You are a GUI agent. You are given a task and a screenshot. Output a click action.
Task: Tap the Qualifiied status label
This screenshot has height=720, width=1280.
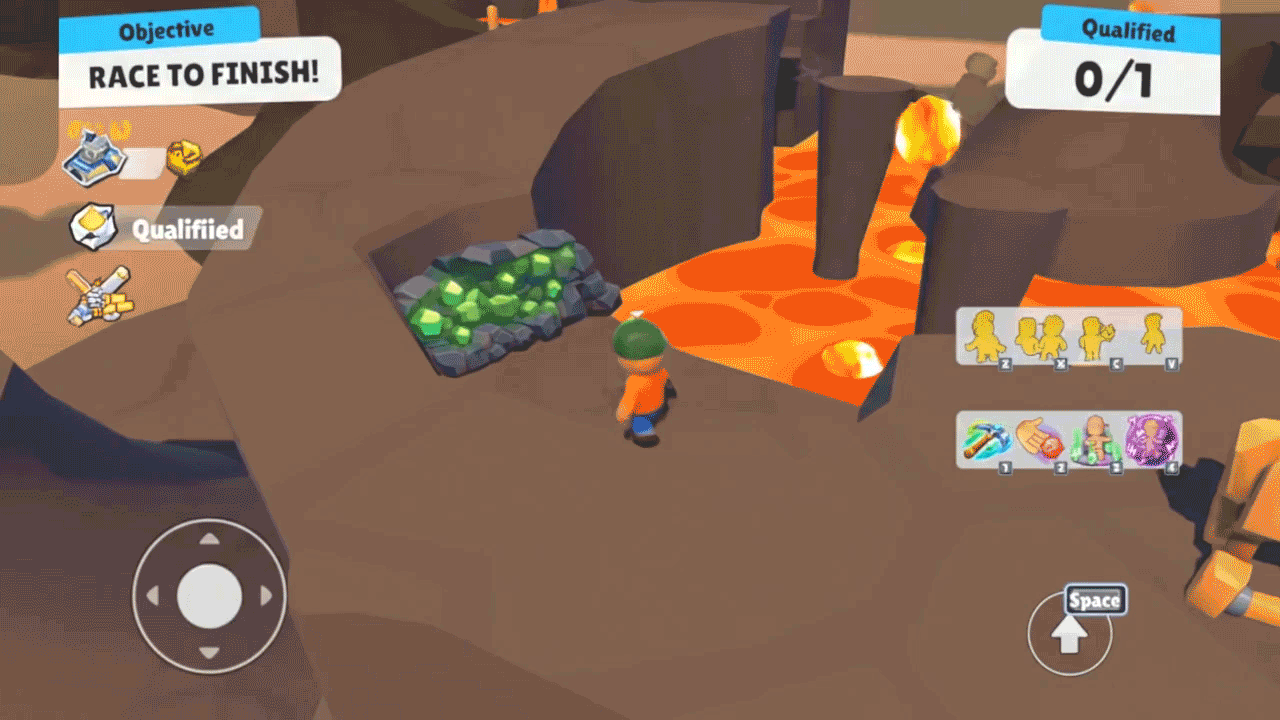pyautogui.click(x=188, y=228)
